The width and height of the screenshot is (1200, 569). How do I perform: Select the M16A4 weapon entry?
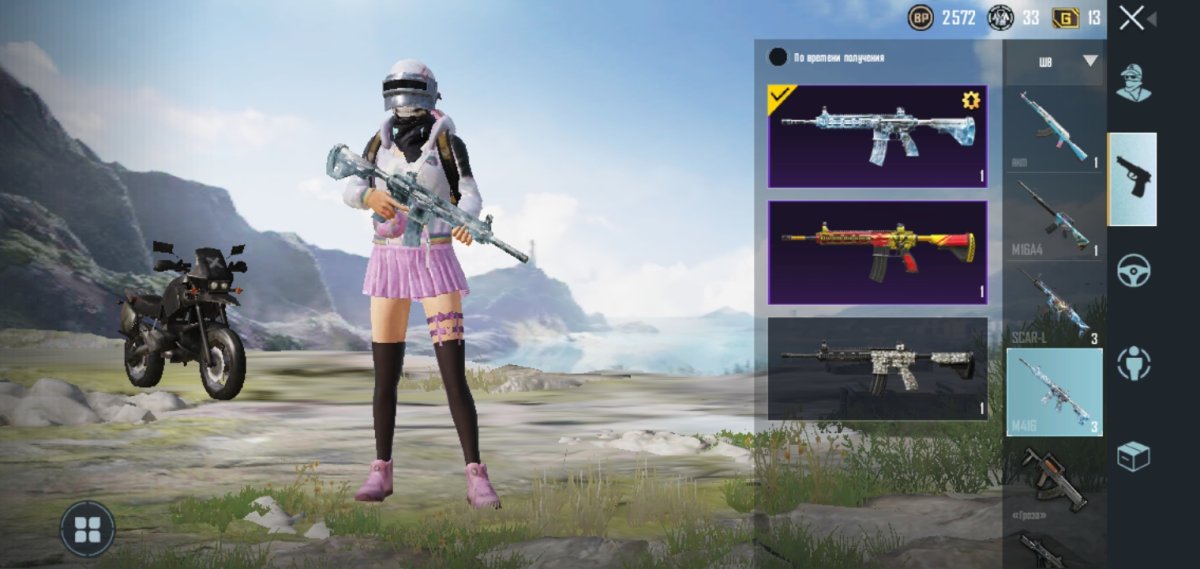click(1054, 218)
